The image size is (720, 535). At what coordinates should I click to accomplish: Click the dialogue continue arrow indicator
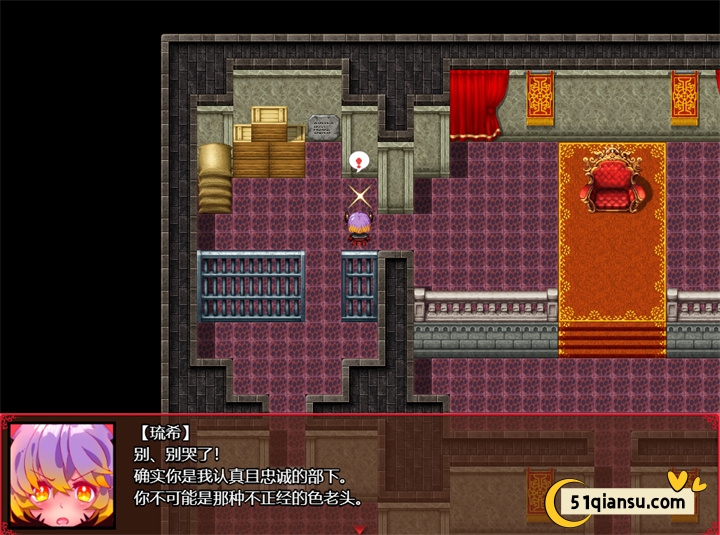[x=360, y=527]
